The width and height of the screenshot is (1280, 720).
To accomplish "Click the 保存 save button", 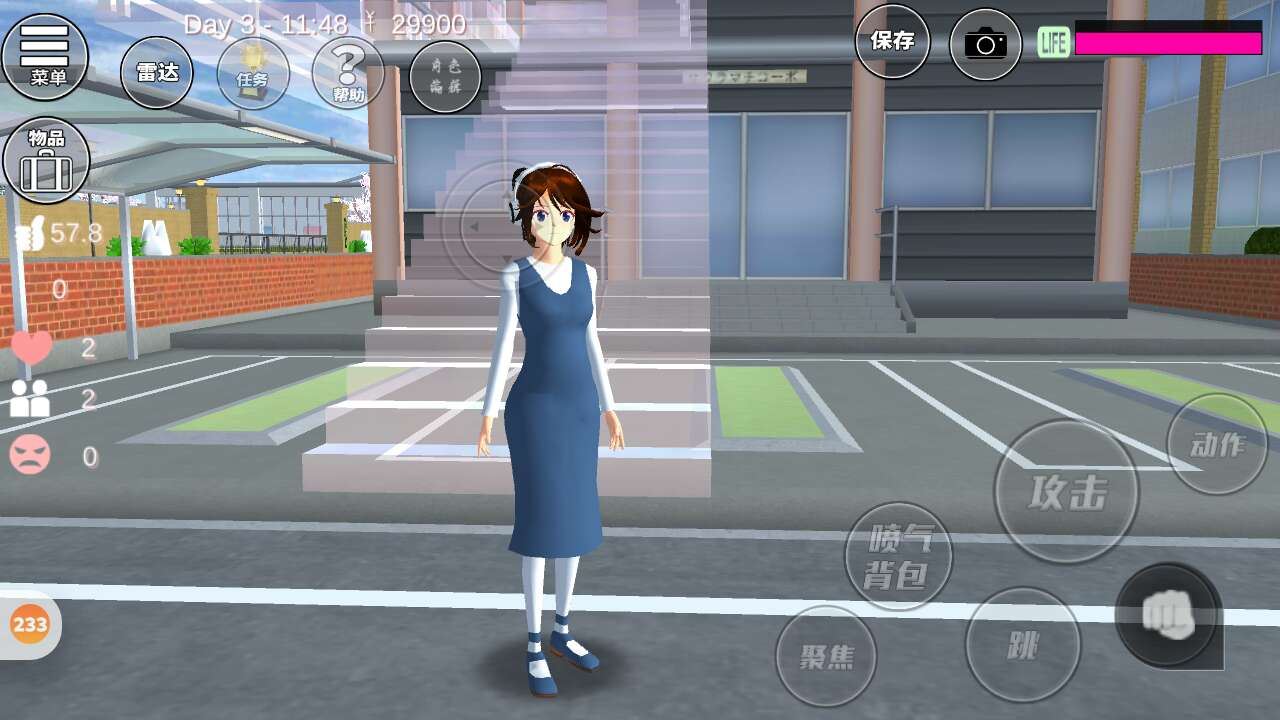I will point(892,42).
